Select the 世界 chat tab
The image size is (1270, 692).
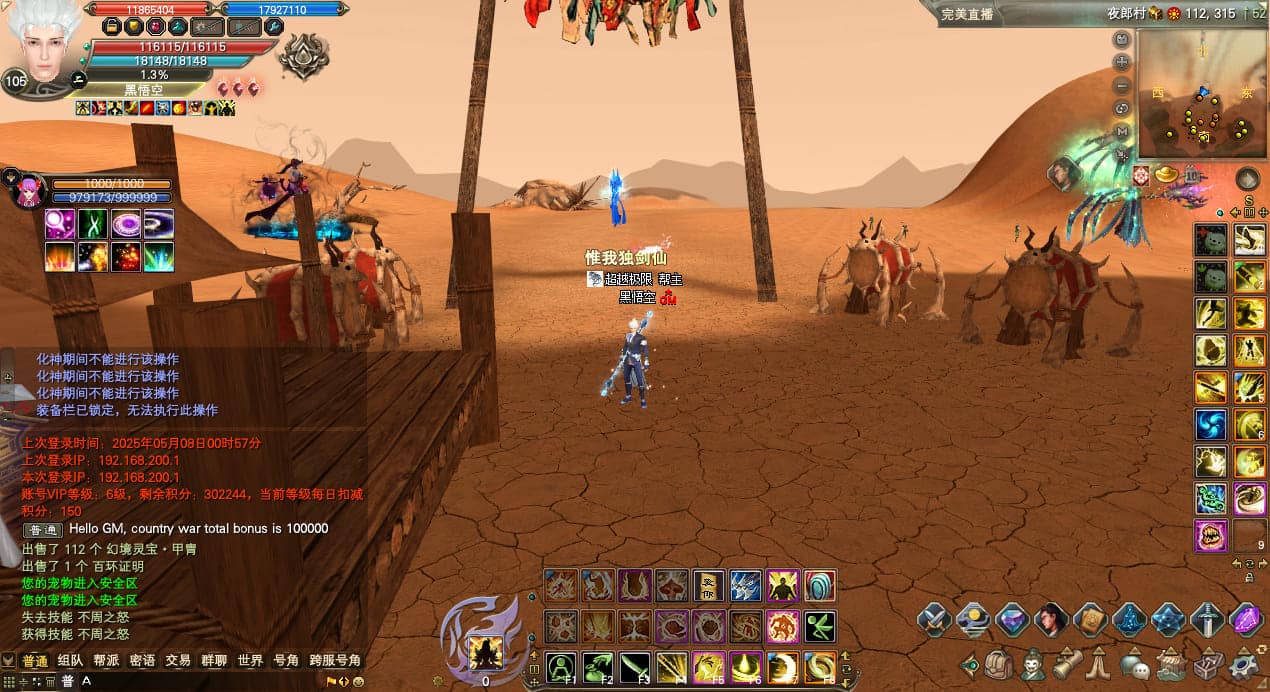(250, 661)
